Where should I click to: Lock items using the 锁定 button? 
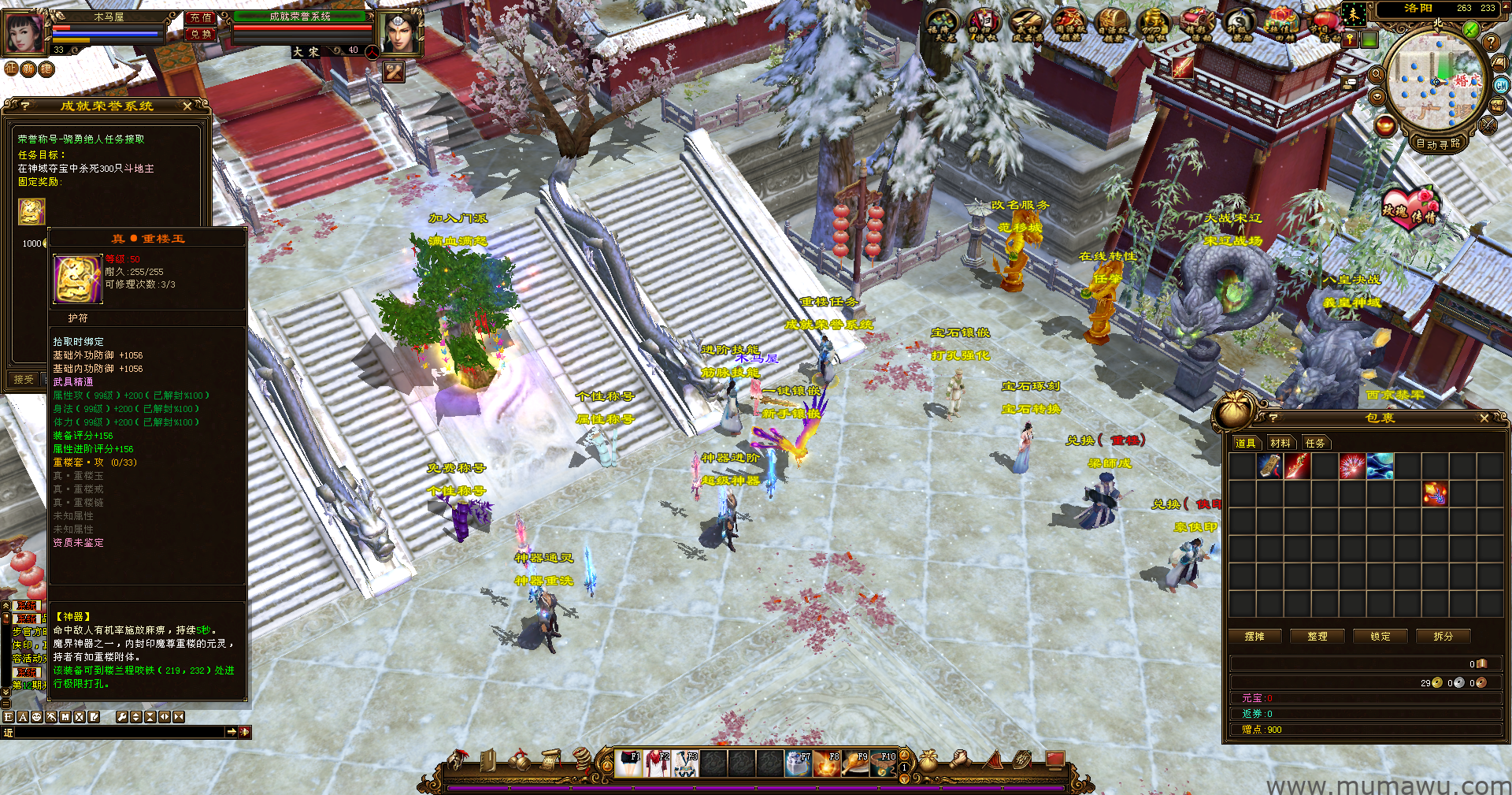(1380, 637)
